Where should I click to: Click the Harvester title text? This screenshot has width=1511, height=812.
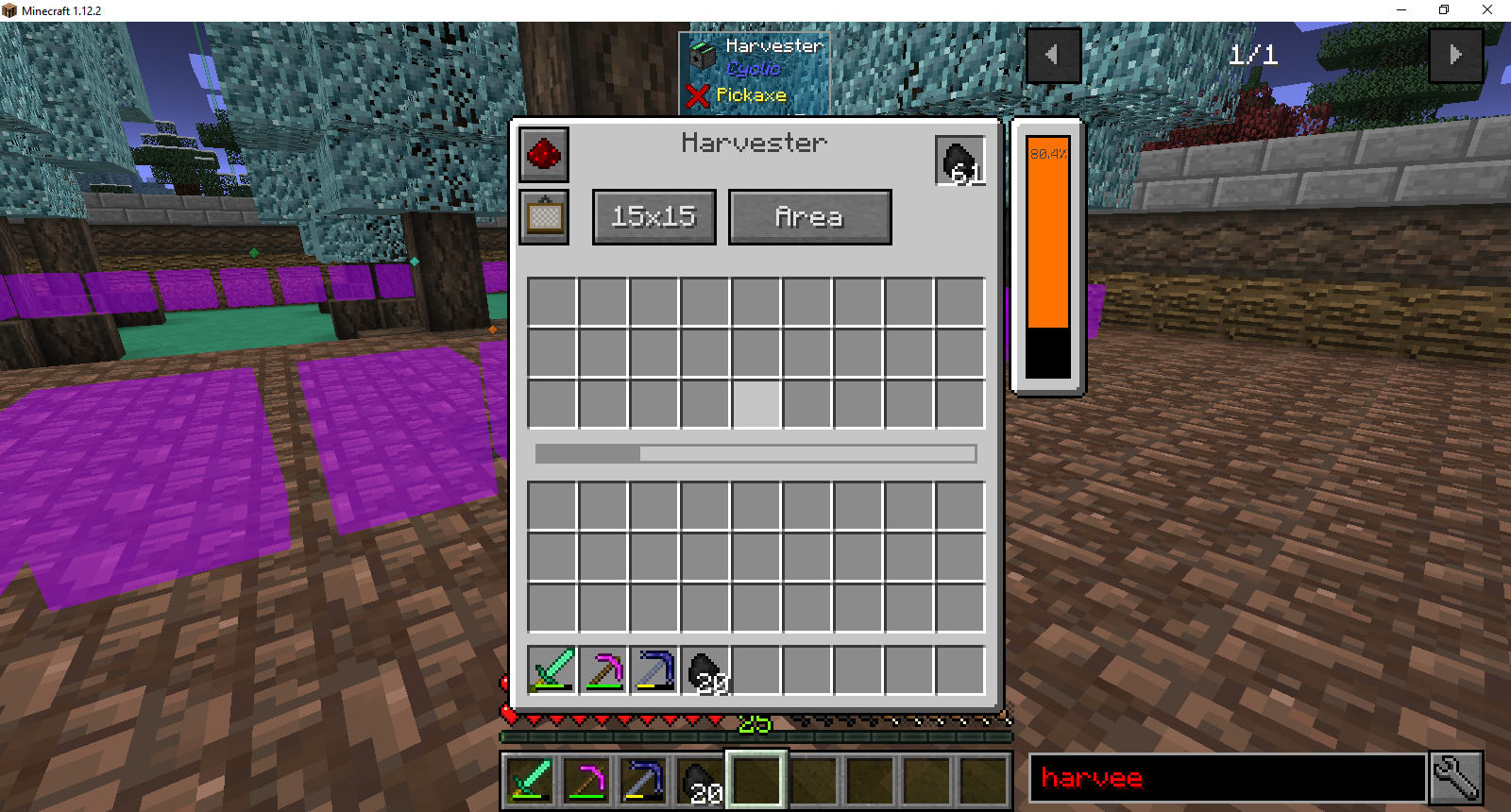pos(753,143)
